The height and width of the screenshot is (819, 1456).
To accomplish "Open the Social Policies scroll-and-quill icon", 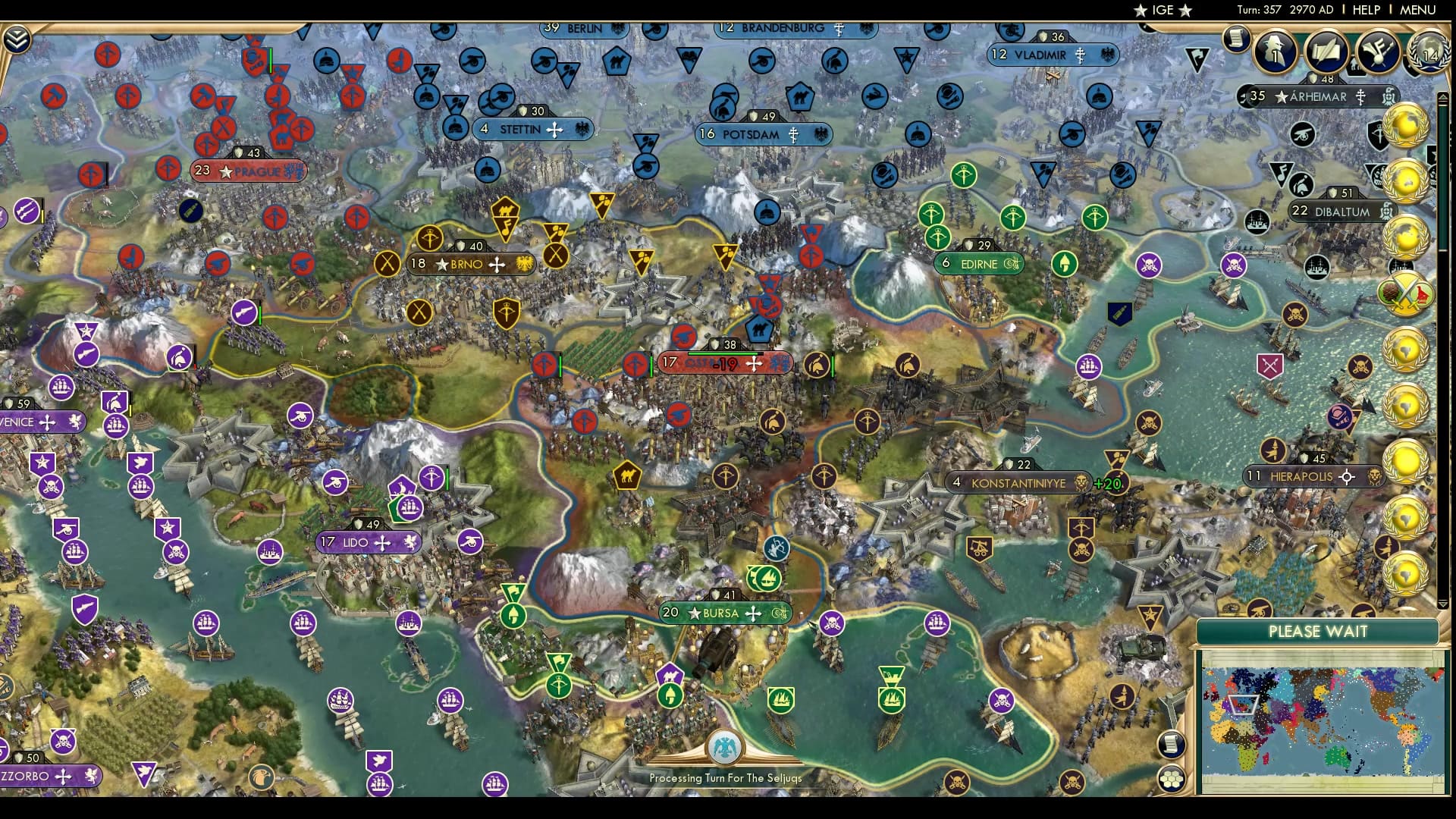I will [1326, 53].
